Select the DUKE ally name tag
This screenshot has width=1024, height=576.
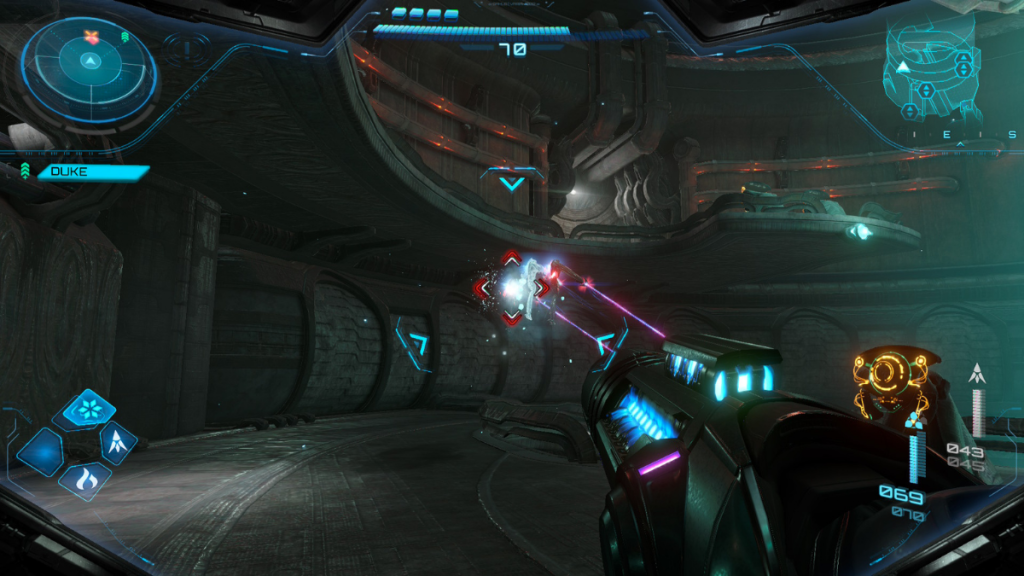tap(92, 172)
